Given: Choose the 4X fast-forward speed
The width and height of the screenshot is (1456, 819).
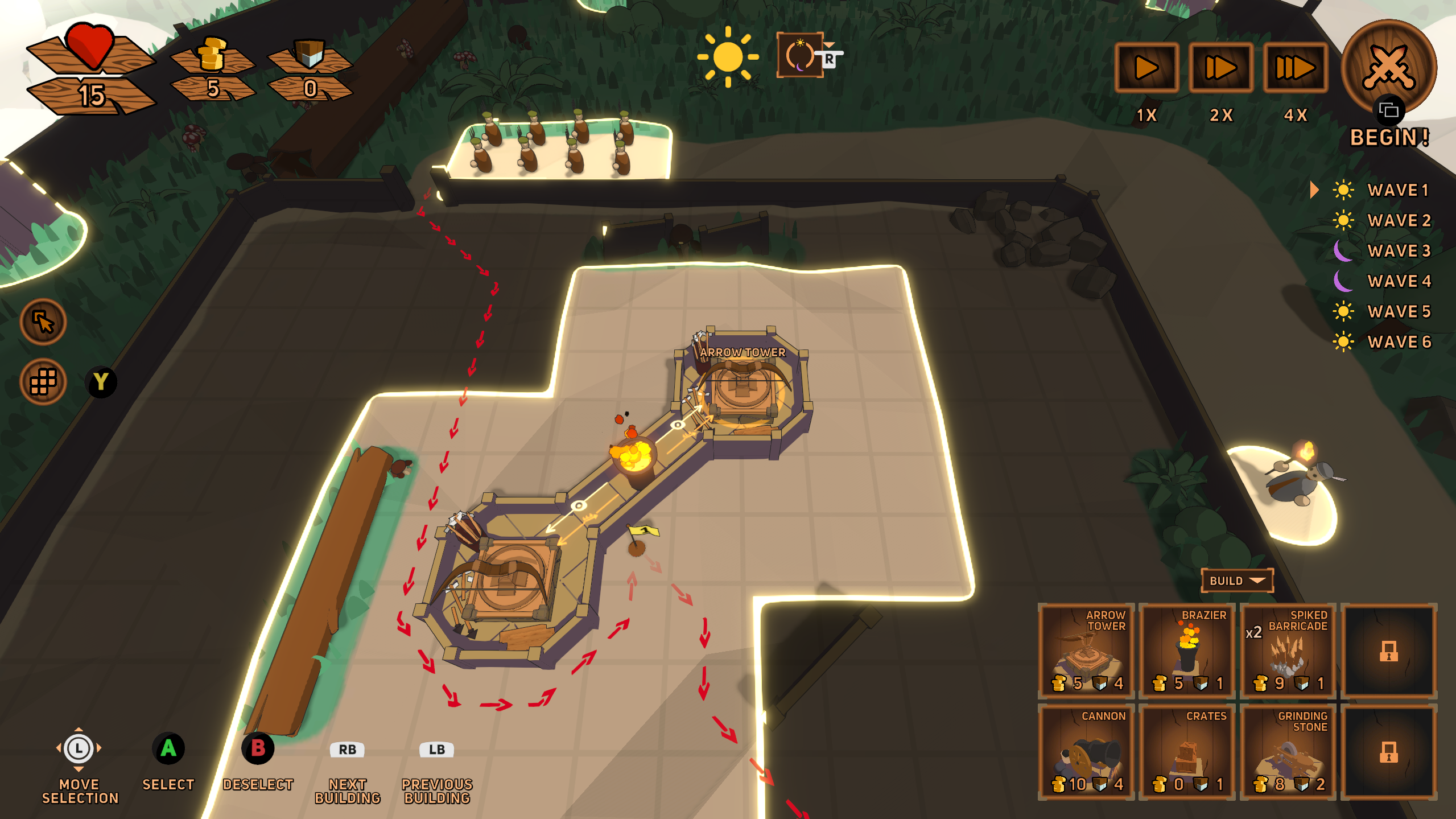Looking at the screenshot, I should 1295,68.
